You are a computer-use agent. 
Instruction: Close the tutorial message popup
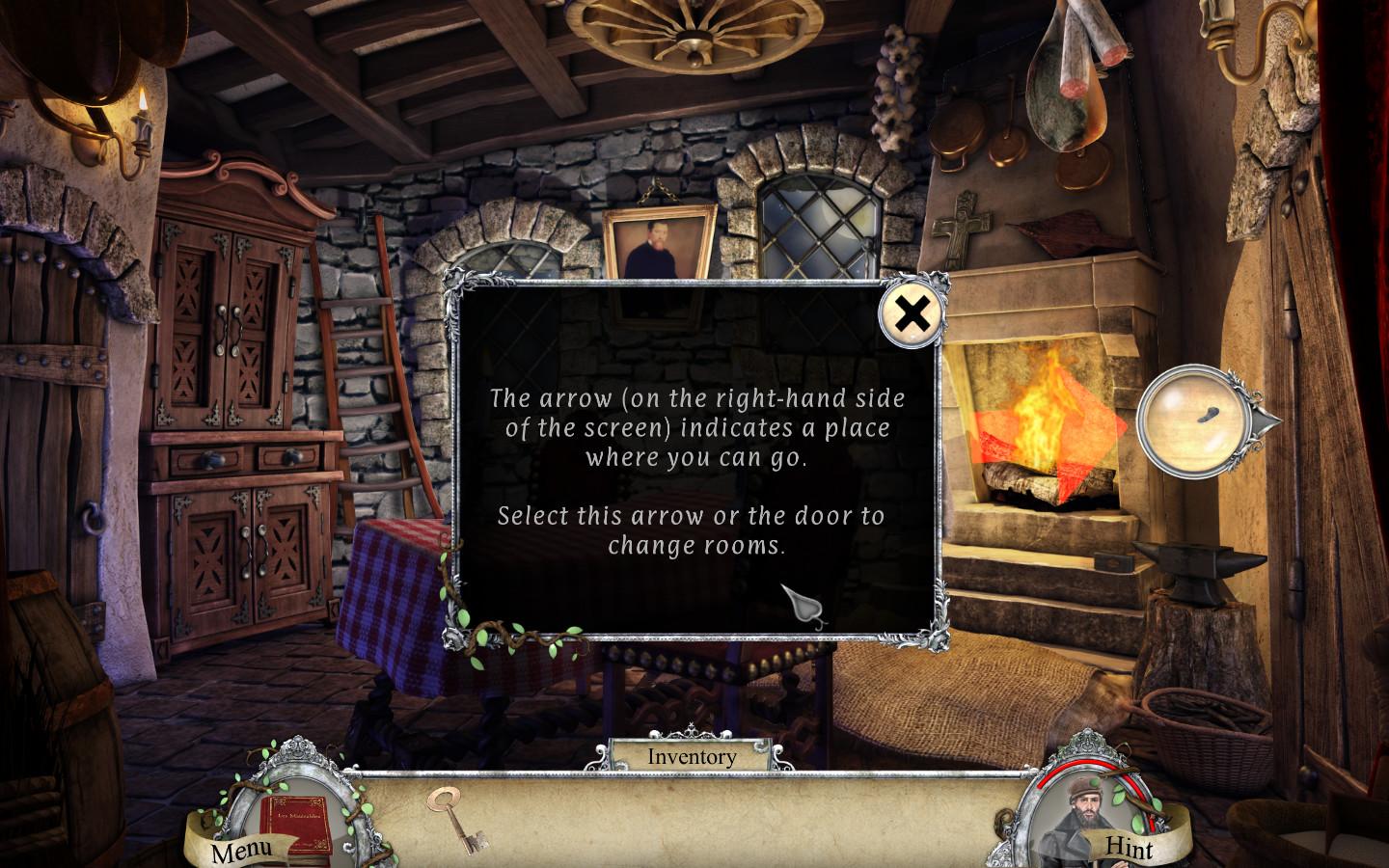pyautogui.click(x=912, y=314)
